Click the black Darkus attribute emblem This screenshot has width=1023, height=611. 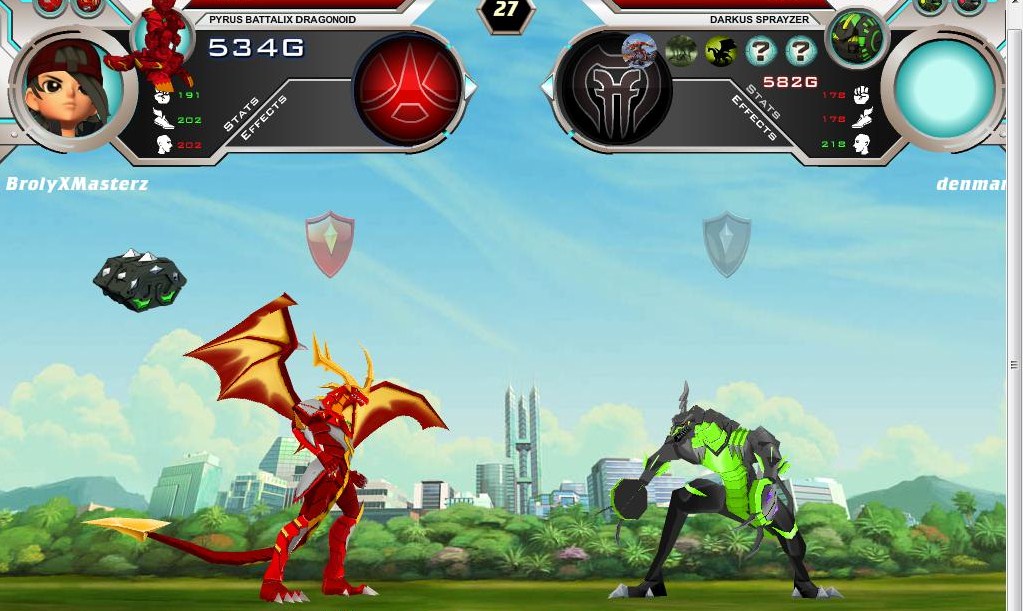615,88
